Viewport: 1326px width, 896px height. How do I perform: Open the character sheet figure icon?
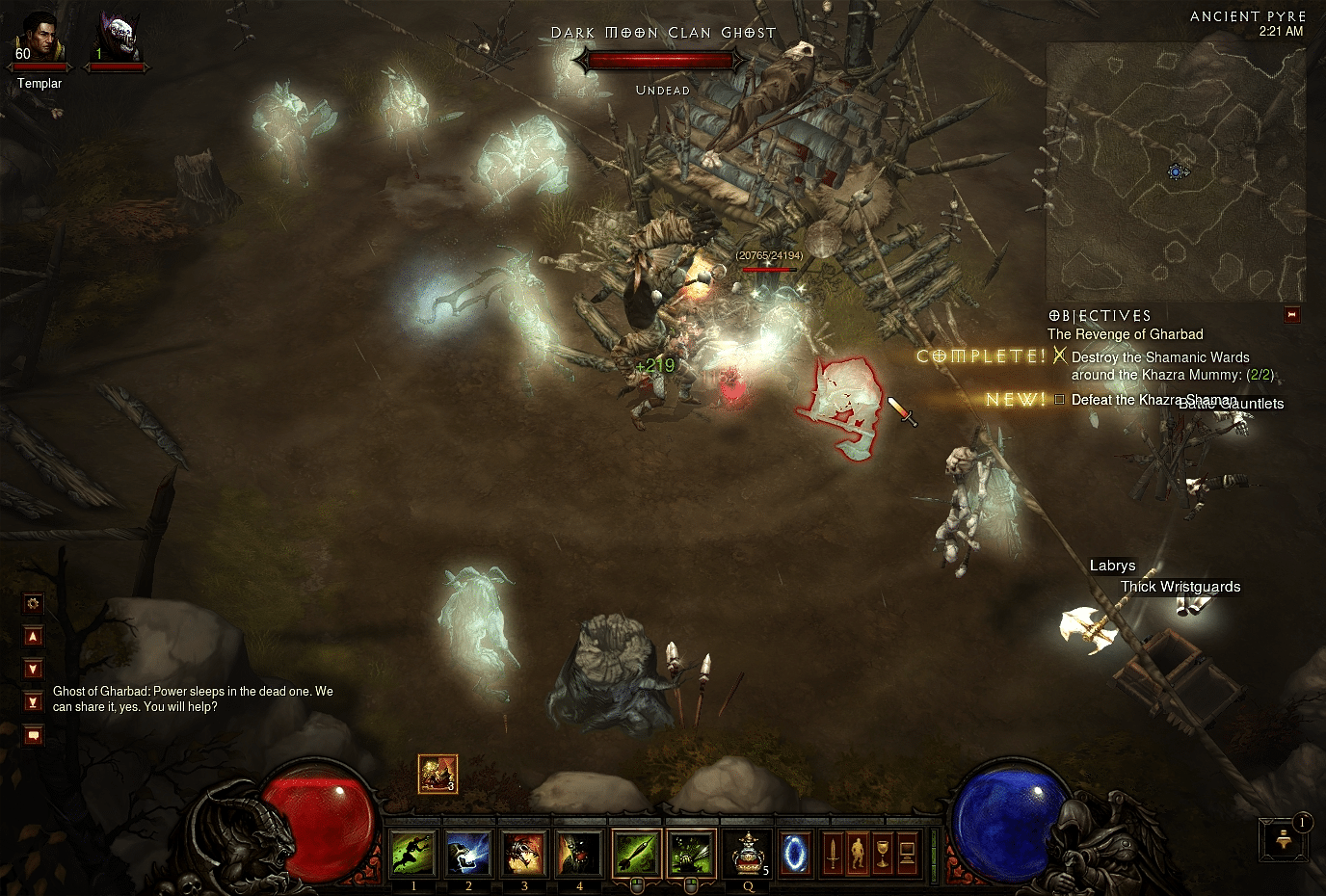coord(859,855)
